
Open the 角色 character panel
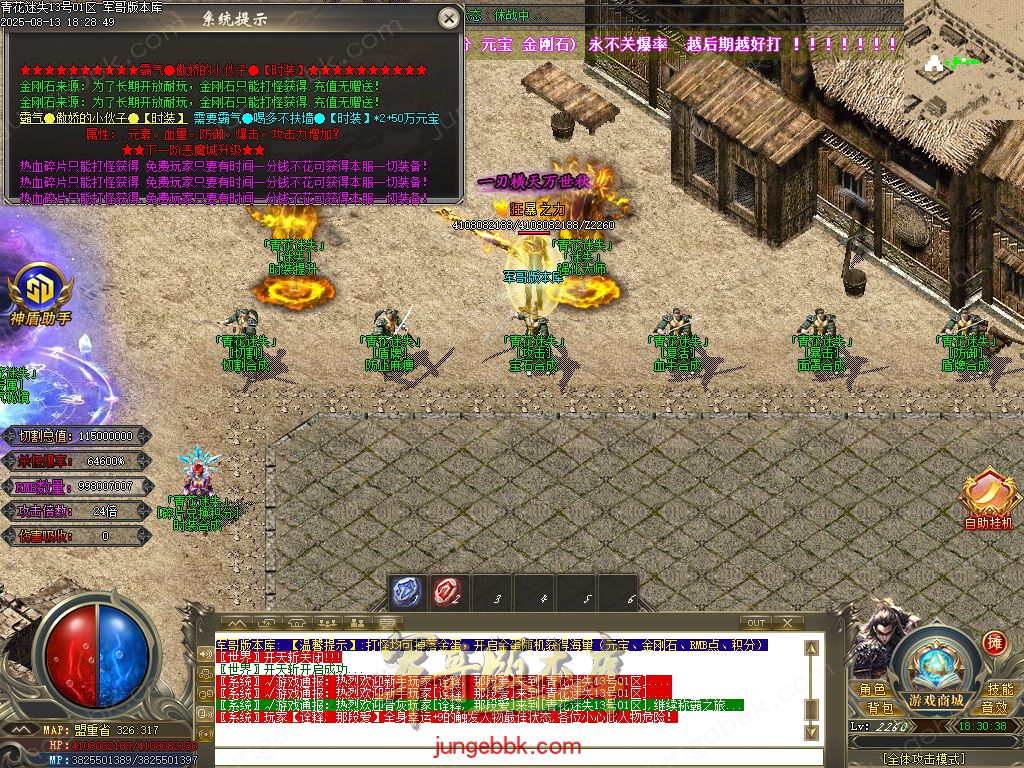coord(872,690)
